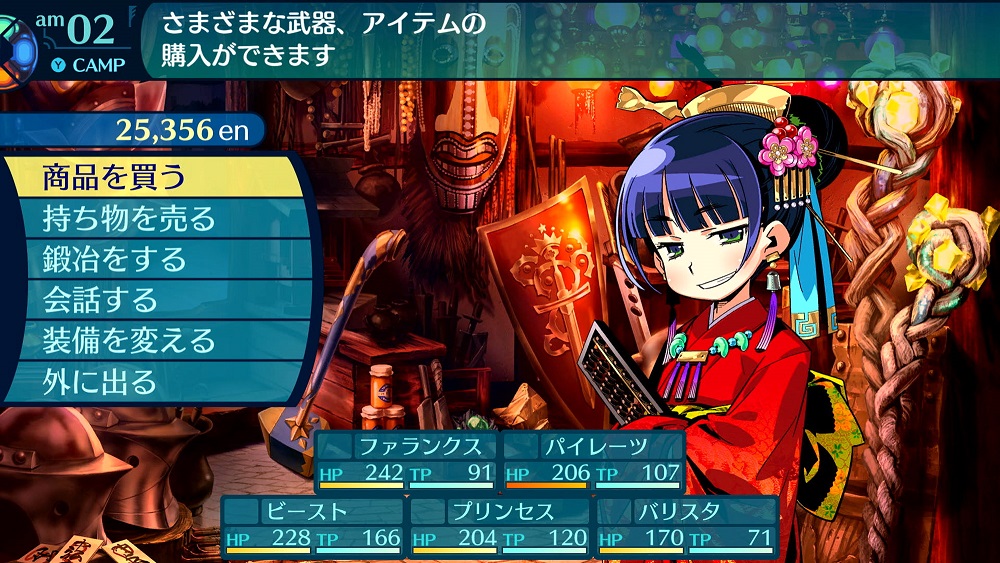The height and width of the screenshot is (563, 1000).
Task: Select the パイレーツ party member panel
Action: [x=594, y=460]
